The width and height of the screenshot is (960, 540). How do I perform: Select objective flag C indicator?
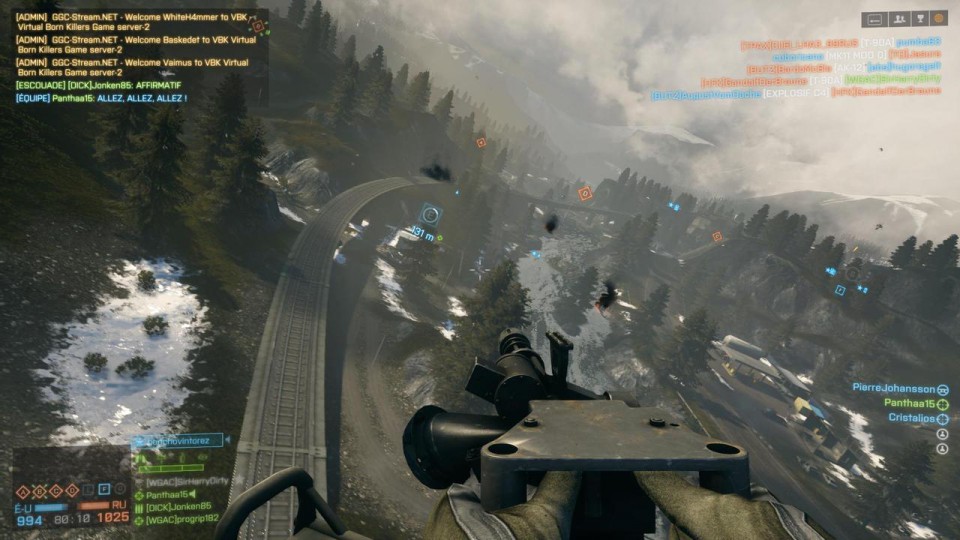coord(56,490)
